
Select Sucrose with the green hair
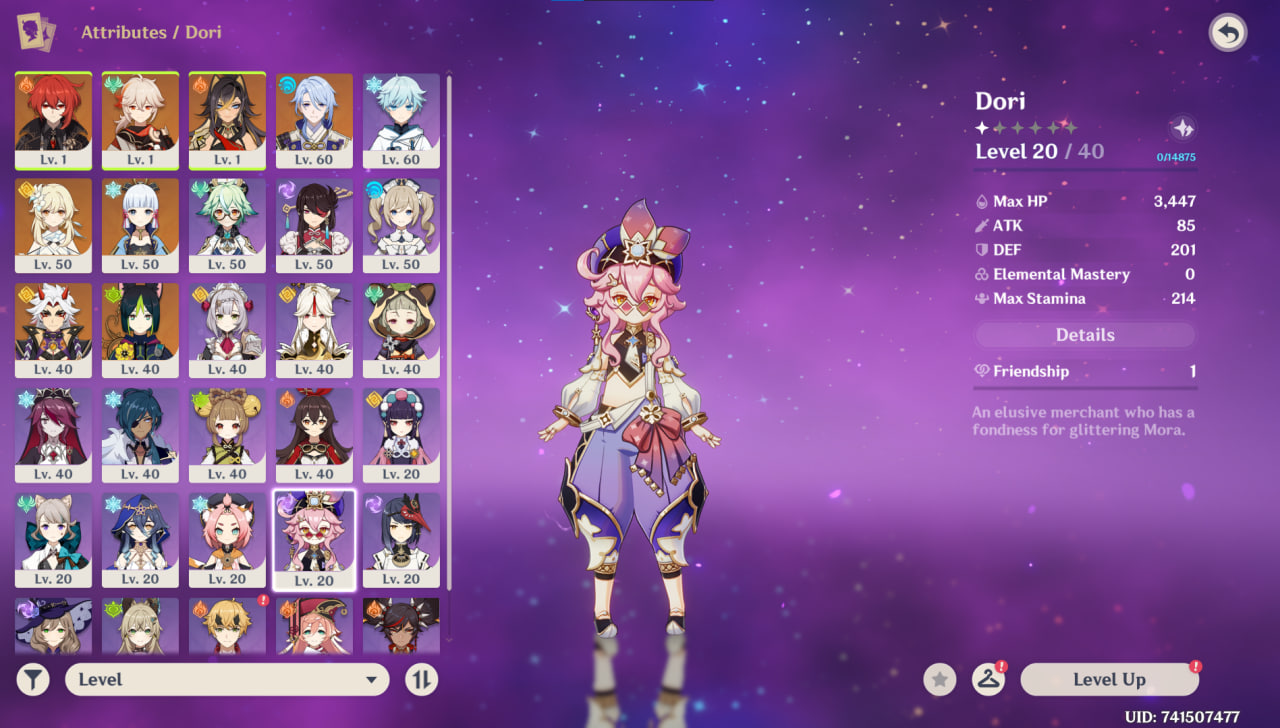pos(227,223)
